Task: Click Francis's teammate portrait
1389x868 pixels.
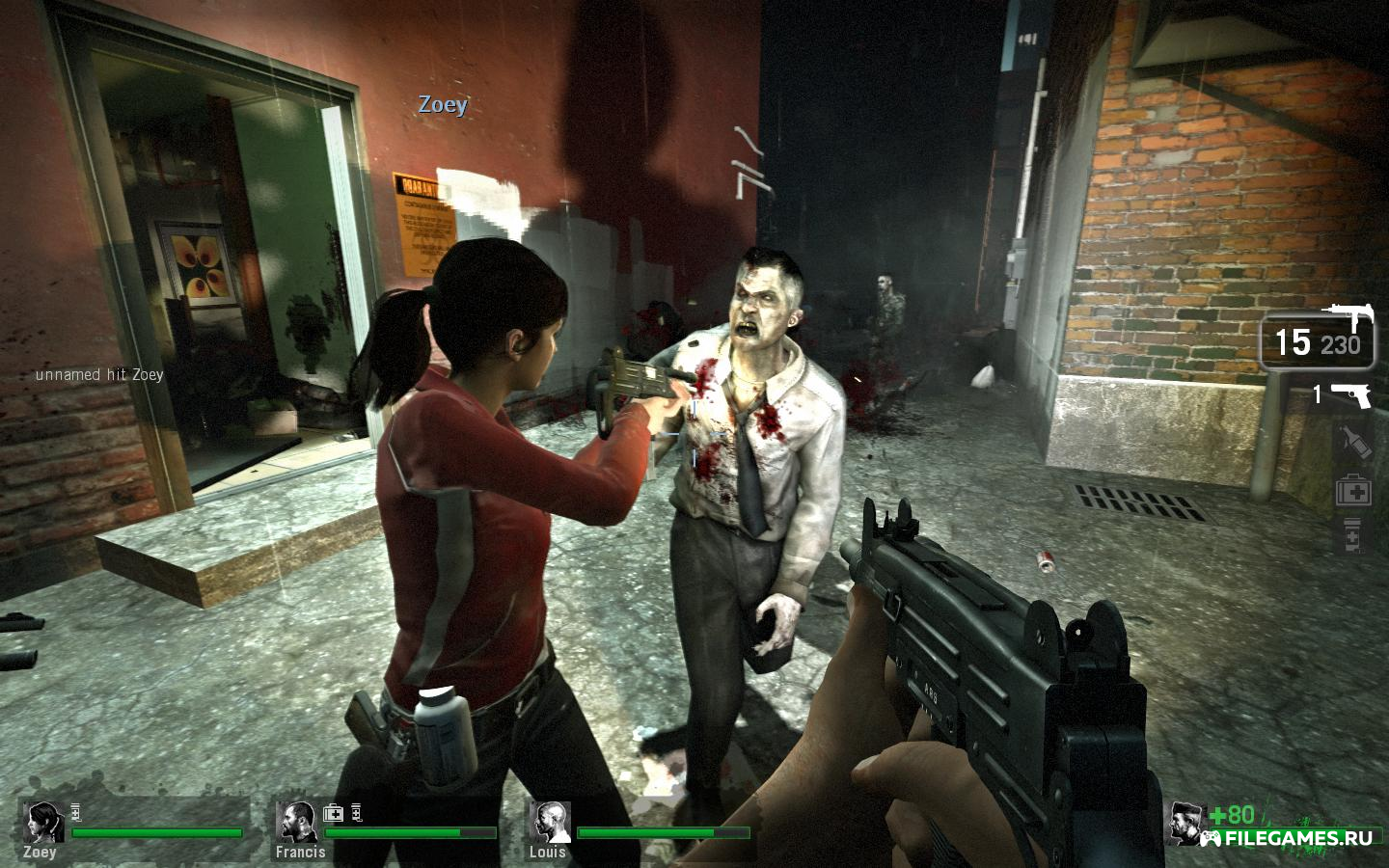Action: (295, 821)
